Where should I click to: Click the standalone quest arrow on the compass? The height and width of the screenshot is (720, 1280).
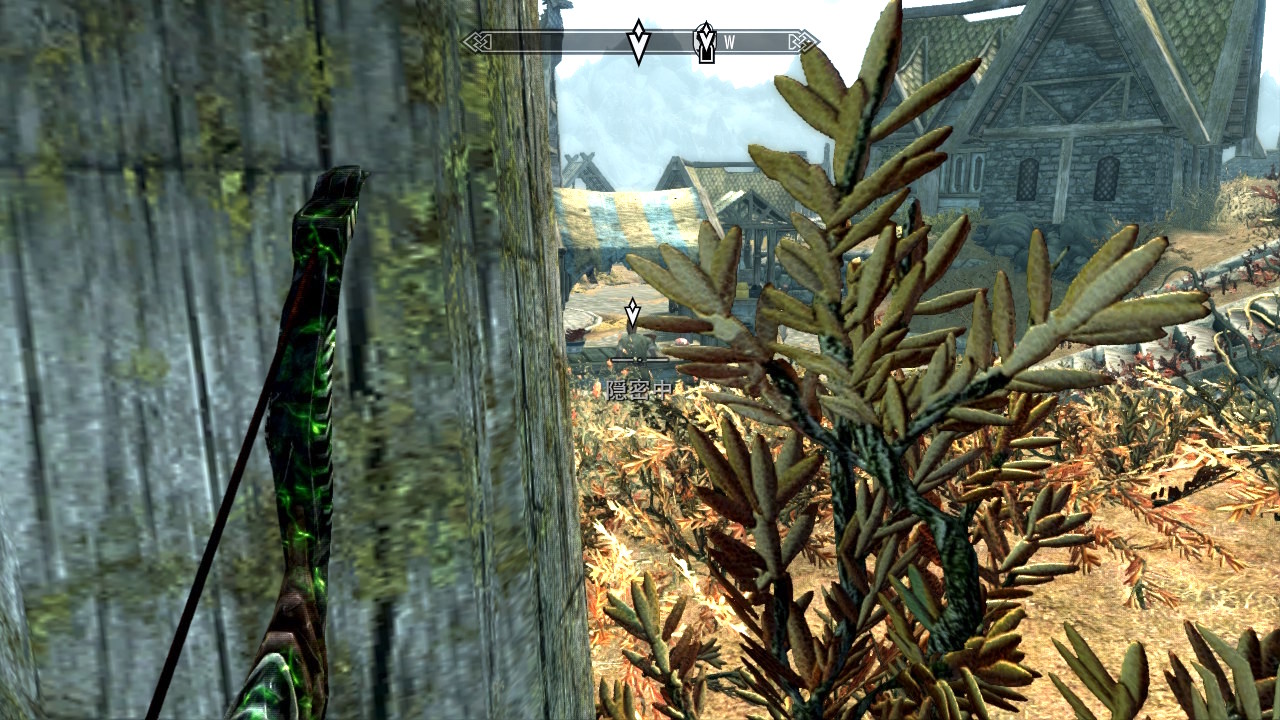(x=638, y=42)
